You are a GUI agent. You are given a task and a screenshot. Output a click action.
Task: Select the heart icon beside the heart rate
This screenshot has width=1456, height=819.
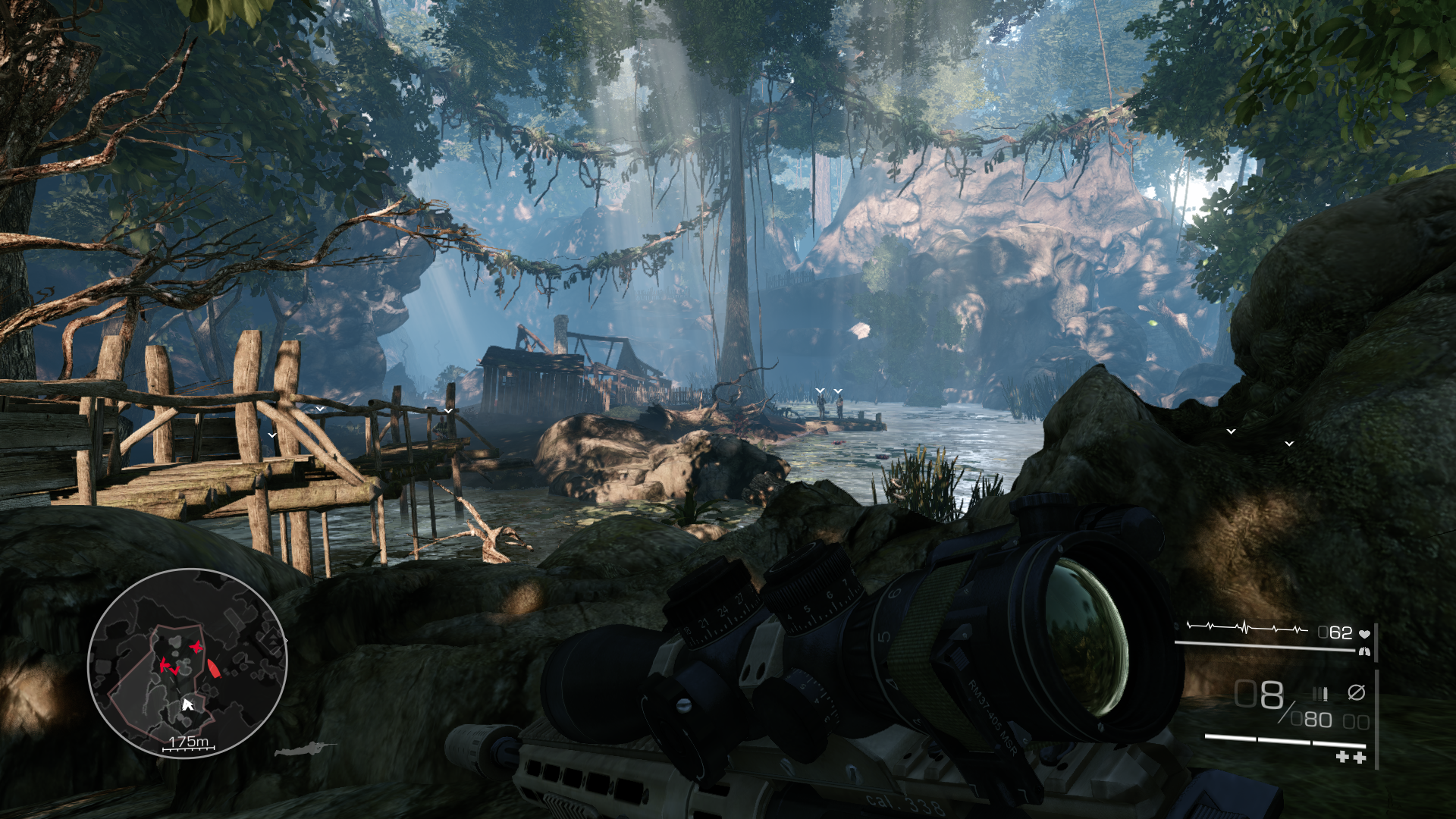1364,633
